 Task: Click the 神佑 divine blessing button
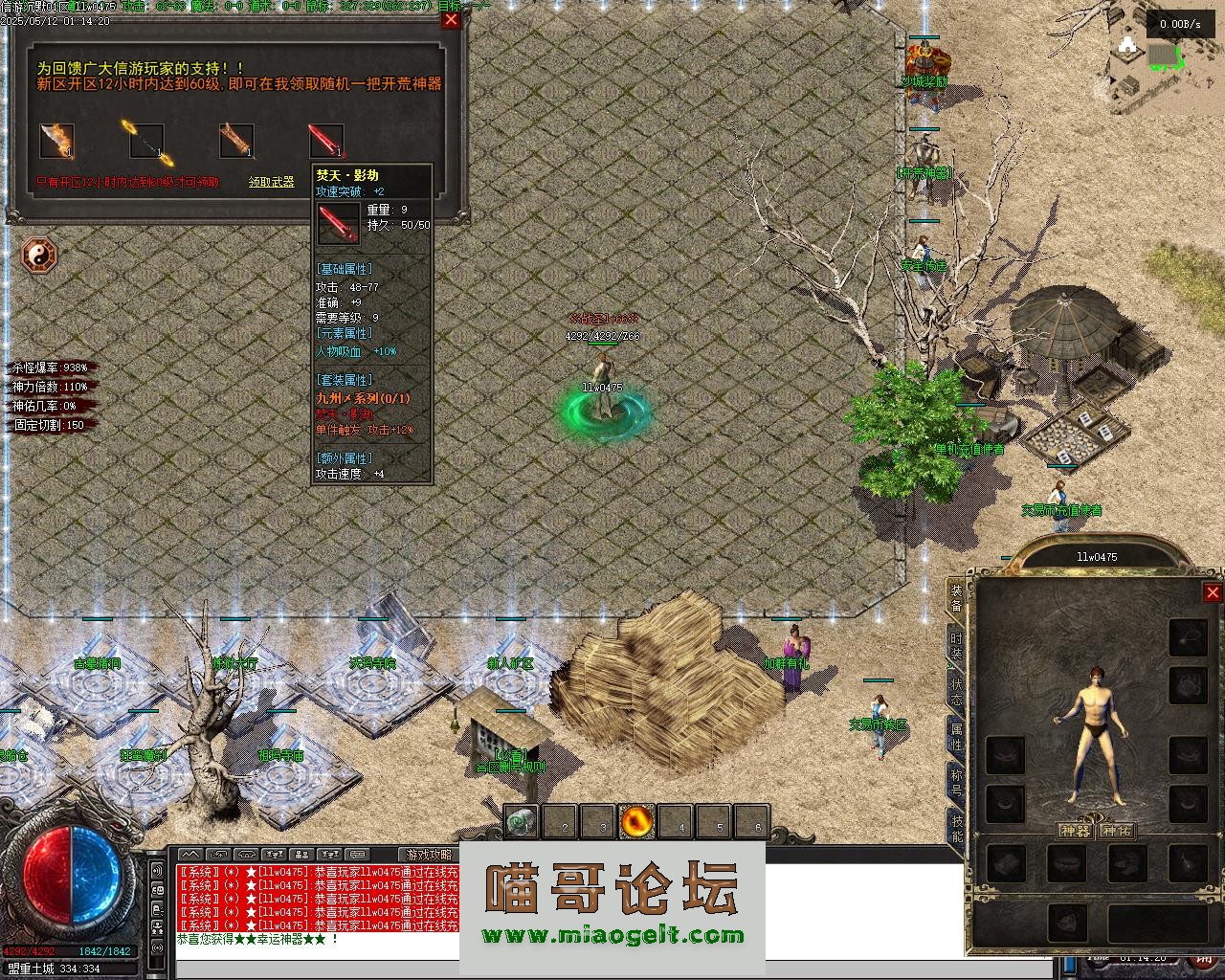click(x=1116, y=831)
